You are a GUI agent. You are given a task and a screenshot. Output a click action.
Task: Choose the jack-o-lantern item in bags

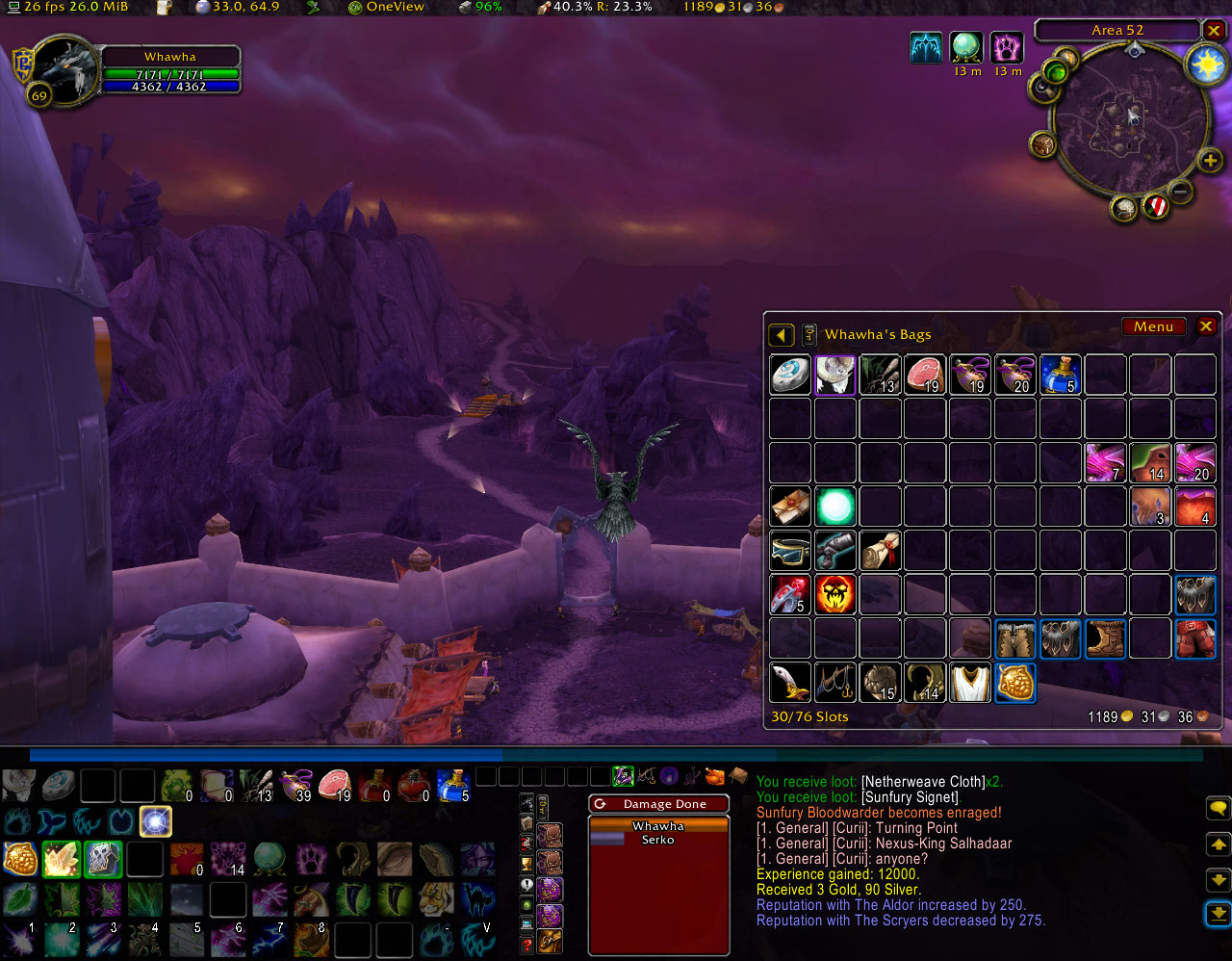click(x=835, y=595)
